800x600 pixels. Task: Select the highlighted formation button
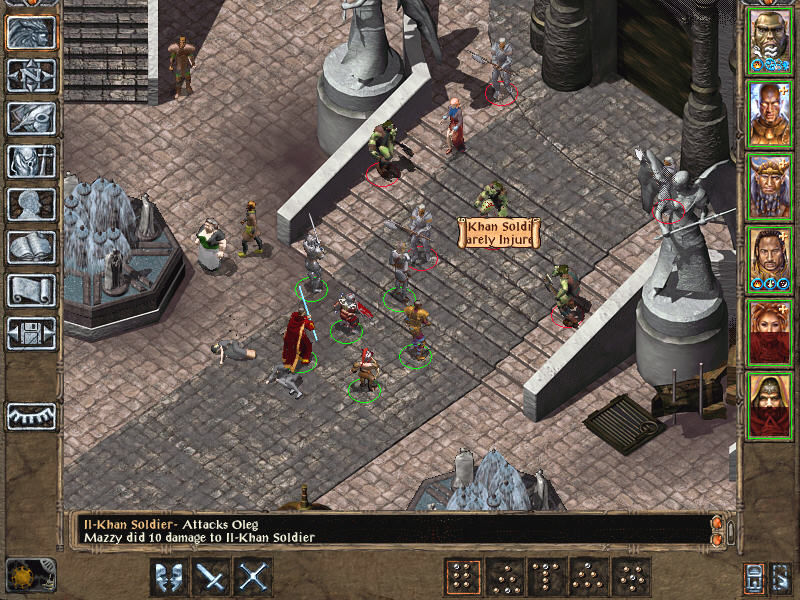pos(462,577)
